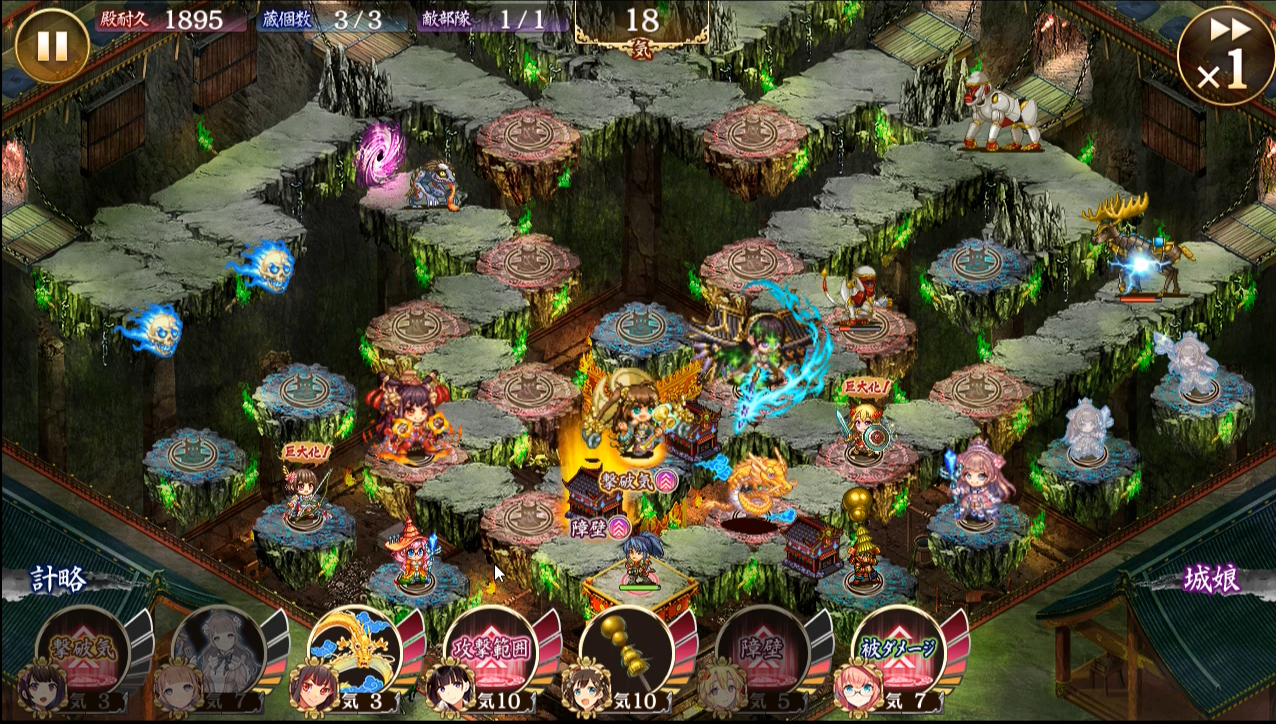This screenshot has width=1276, height=724.
Task: Open the 計略 stratagem panel label
Action: 58,579
